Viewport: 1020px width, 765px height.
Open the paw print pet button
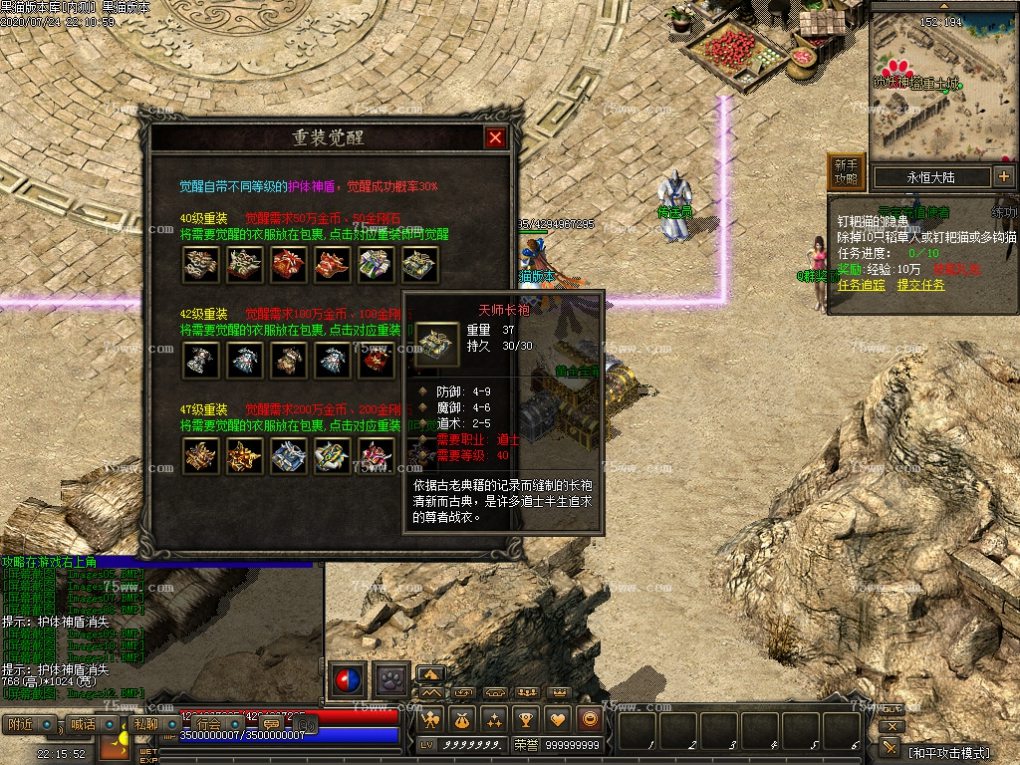point(392,680)
